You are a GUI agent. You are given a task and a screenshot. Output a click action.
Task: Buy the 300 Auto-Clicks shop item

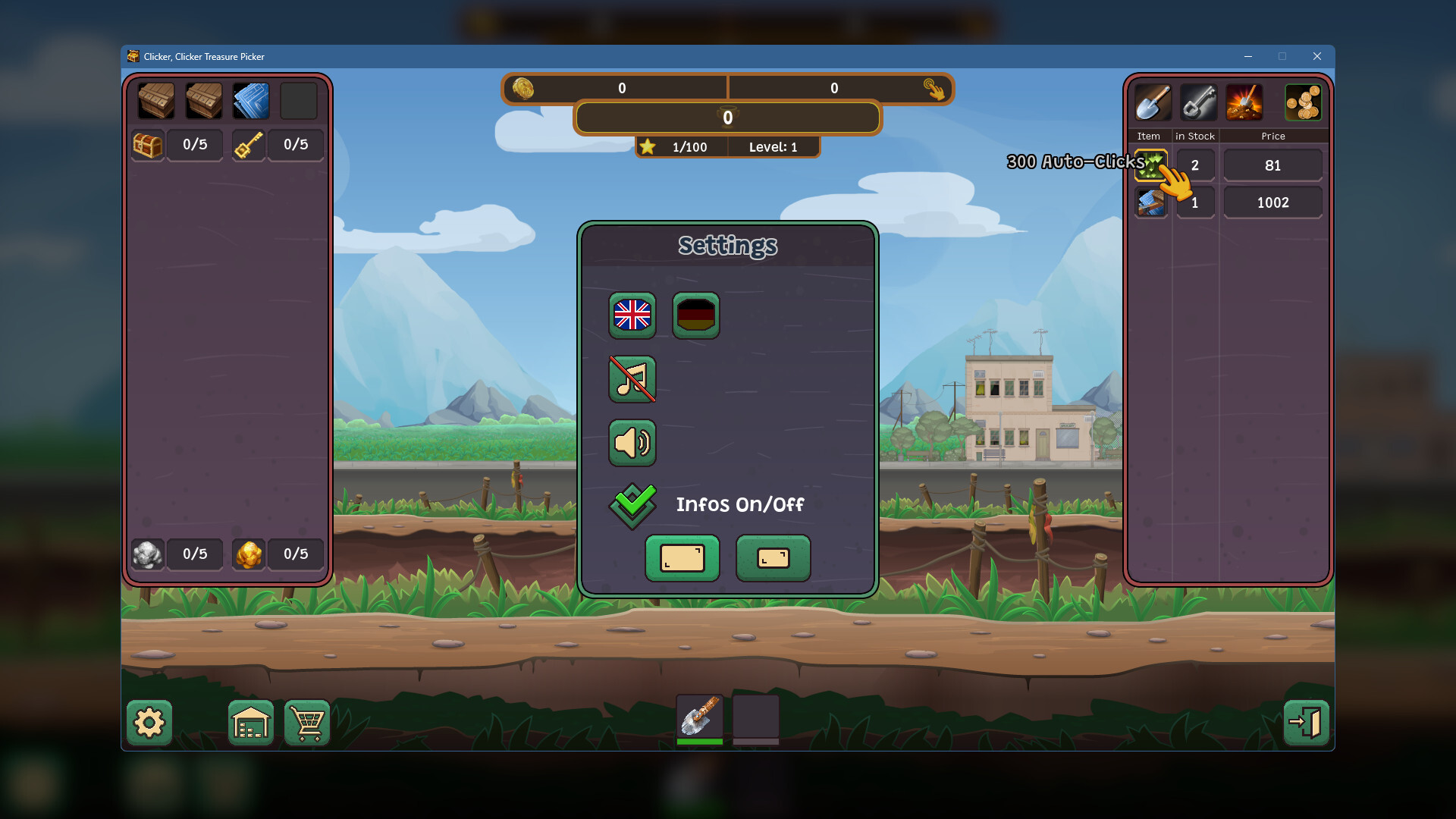point(1152,165)
